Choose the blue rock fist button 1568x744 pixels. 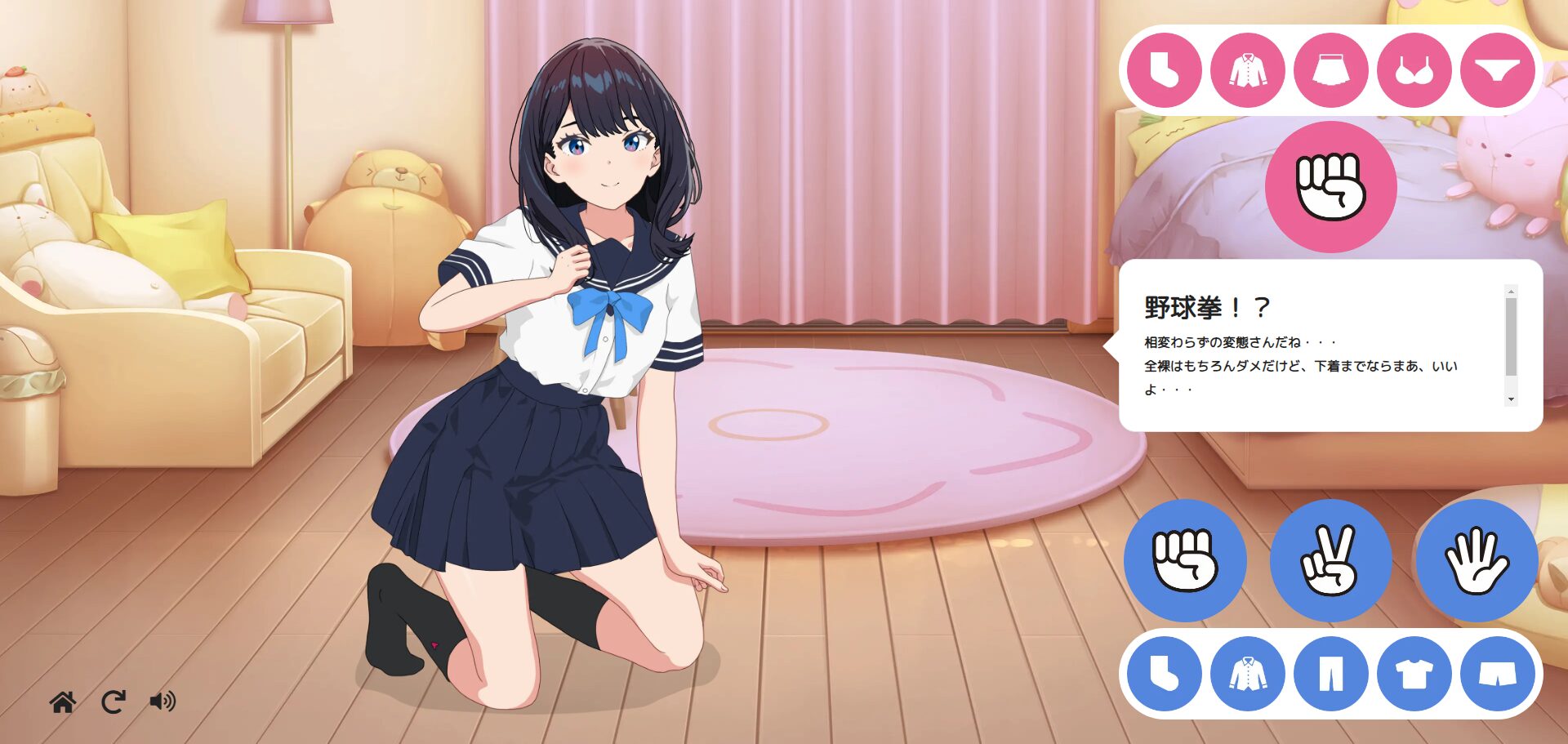click(x=1185, y=560)
